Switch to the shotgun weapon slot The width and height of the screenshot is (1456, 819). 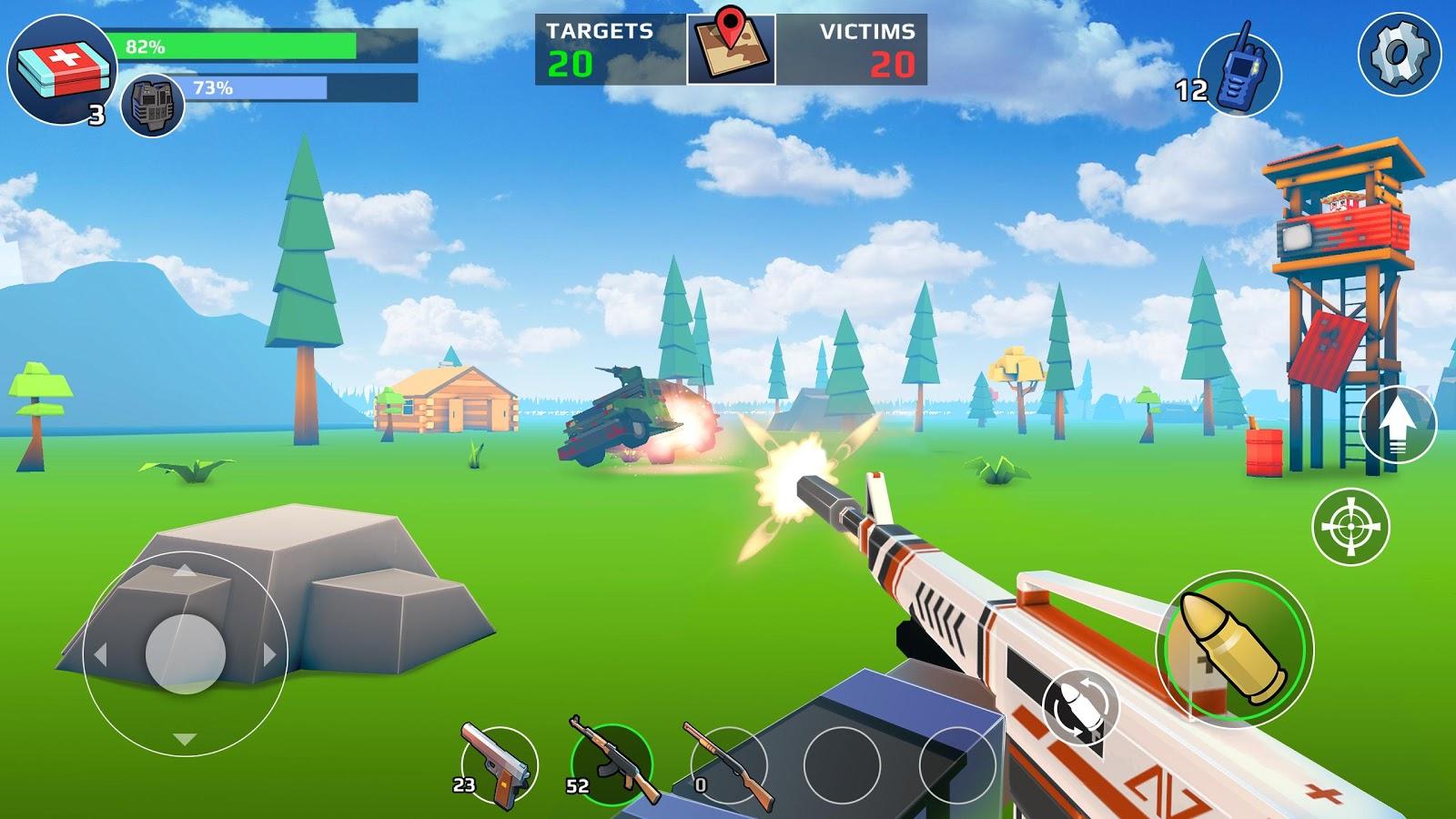tap(726, 766)
